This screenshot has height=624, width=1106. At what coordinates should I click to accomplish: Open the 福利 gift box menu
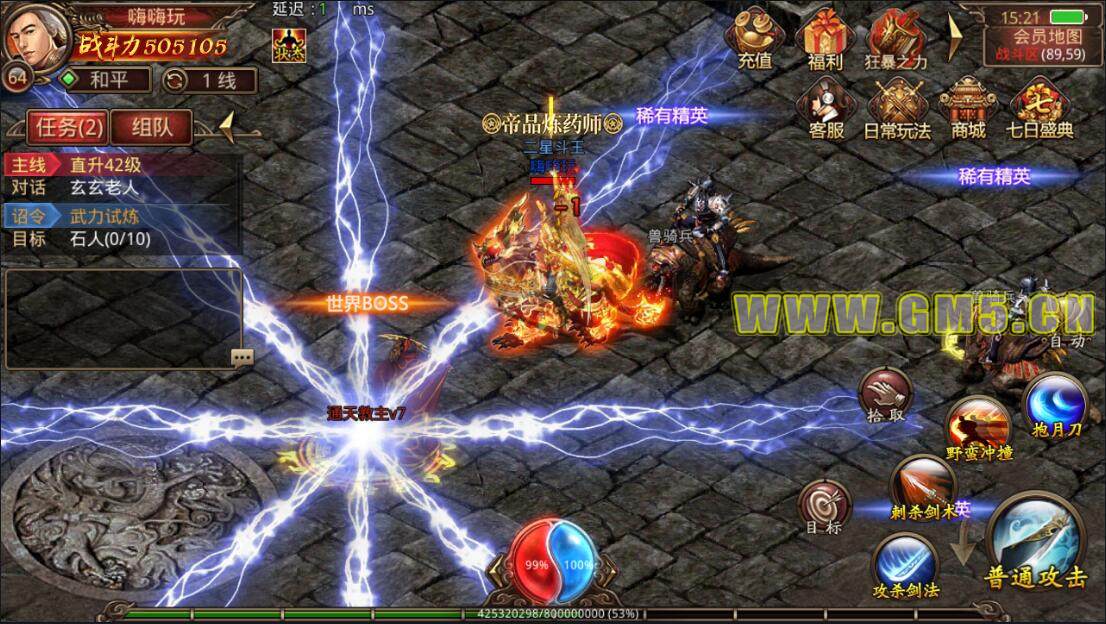coord(825,38)
